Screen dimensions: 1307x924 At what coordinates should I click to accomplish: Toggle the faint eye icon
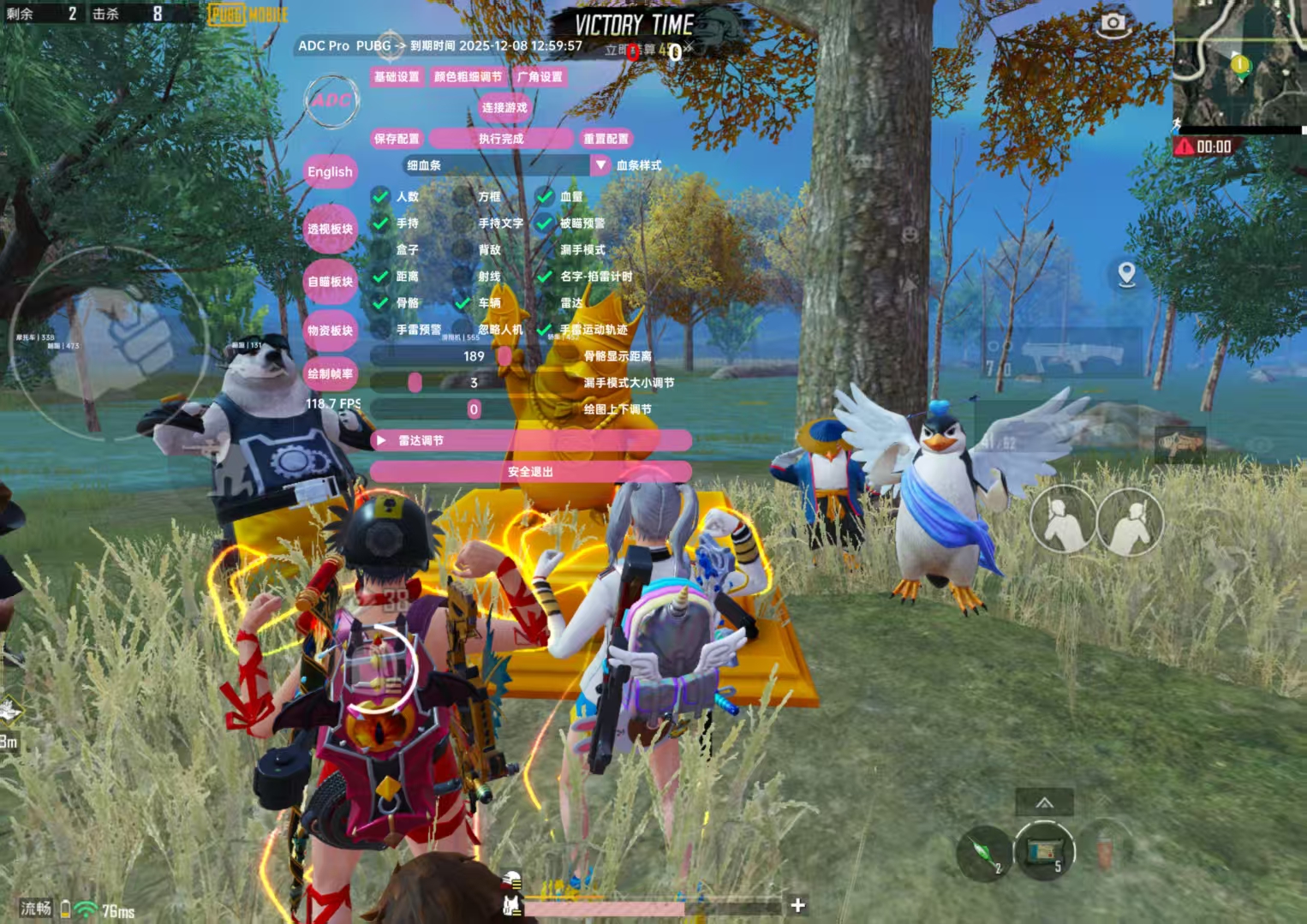point(1259,444)
